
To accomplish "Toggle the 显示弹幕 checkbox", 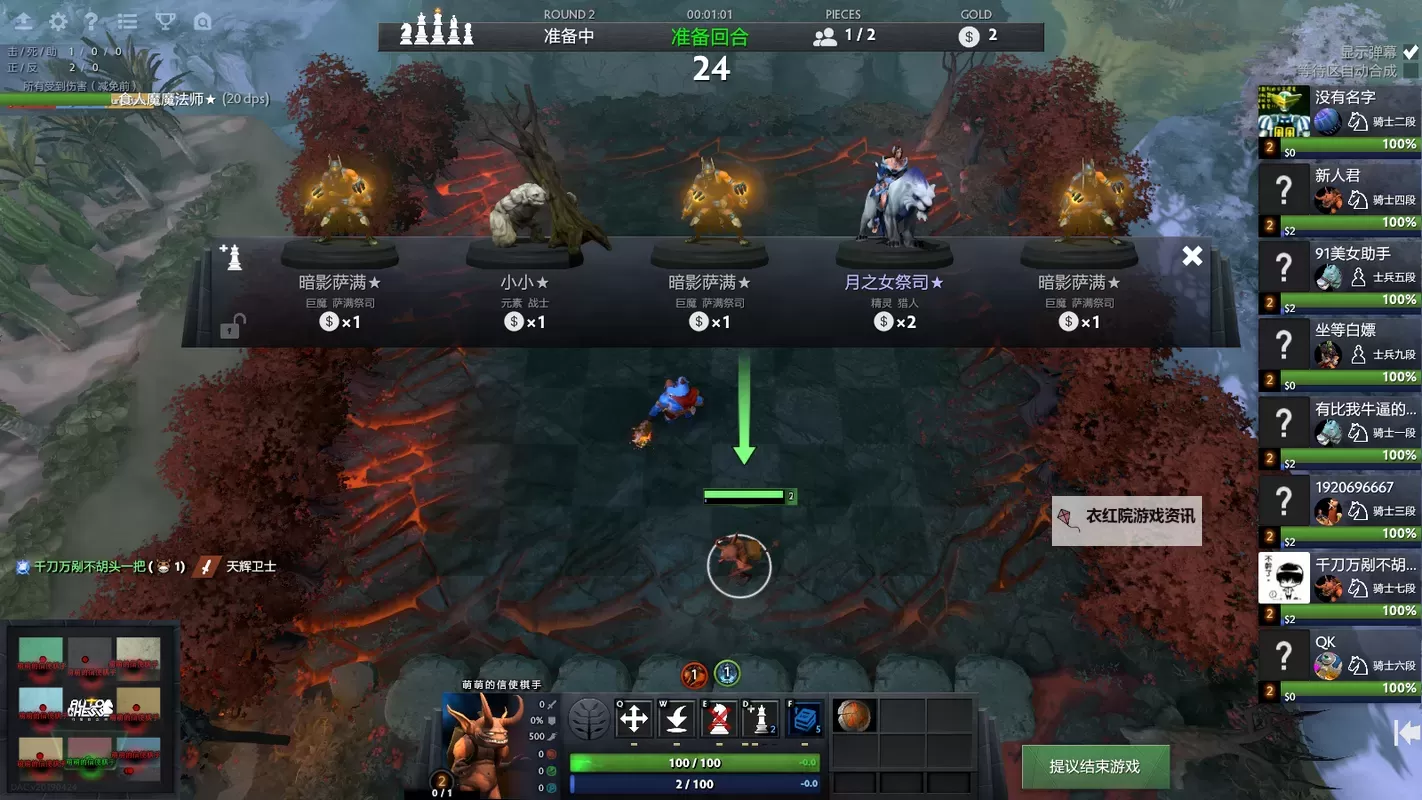I will [x=1410, y=52].
